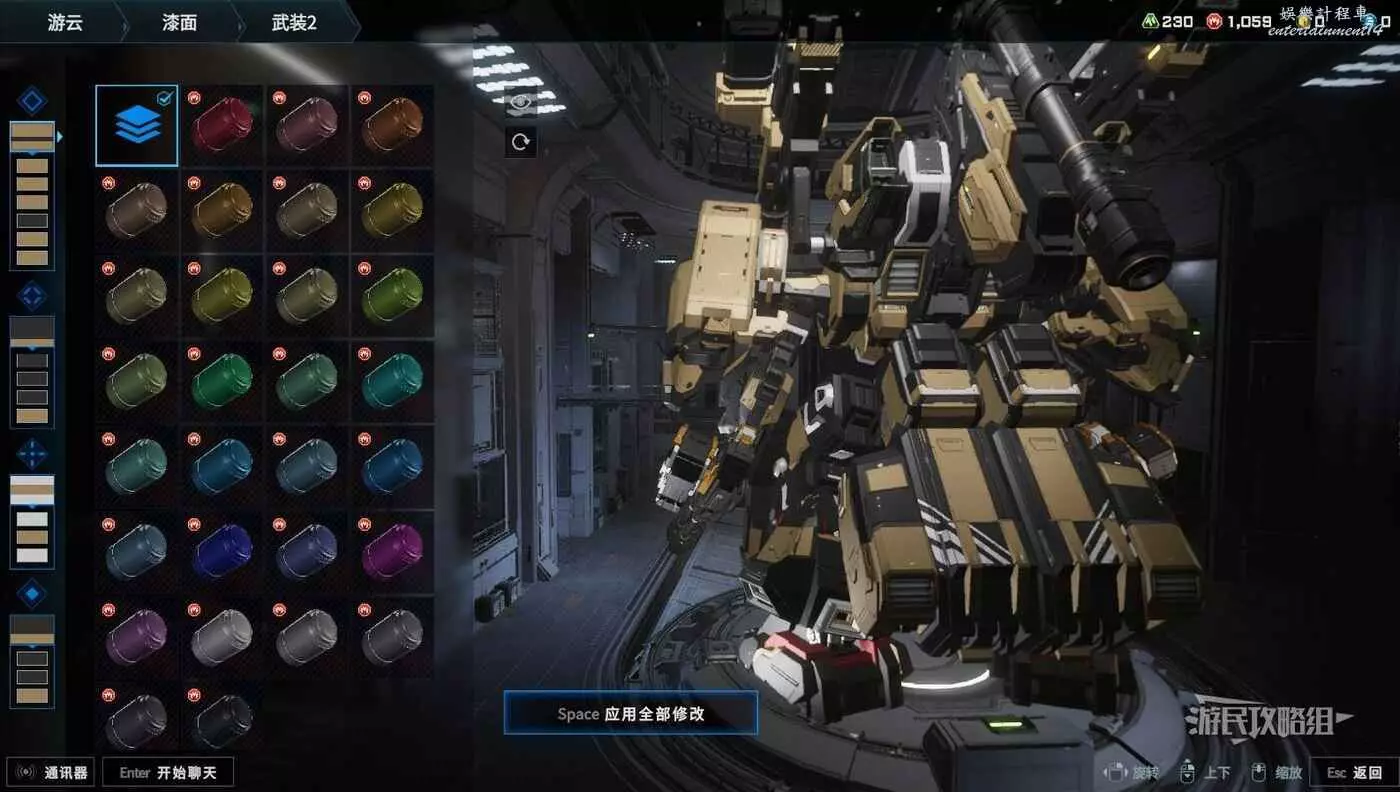Pick the teal paint canister
Screen dimensions: 1400x792
coord(392,381)
